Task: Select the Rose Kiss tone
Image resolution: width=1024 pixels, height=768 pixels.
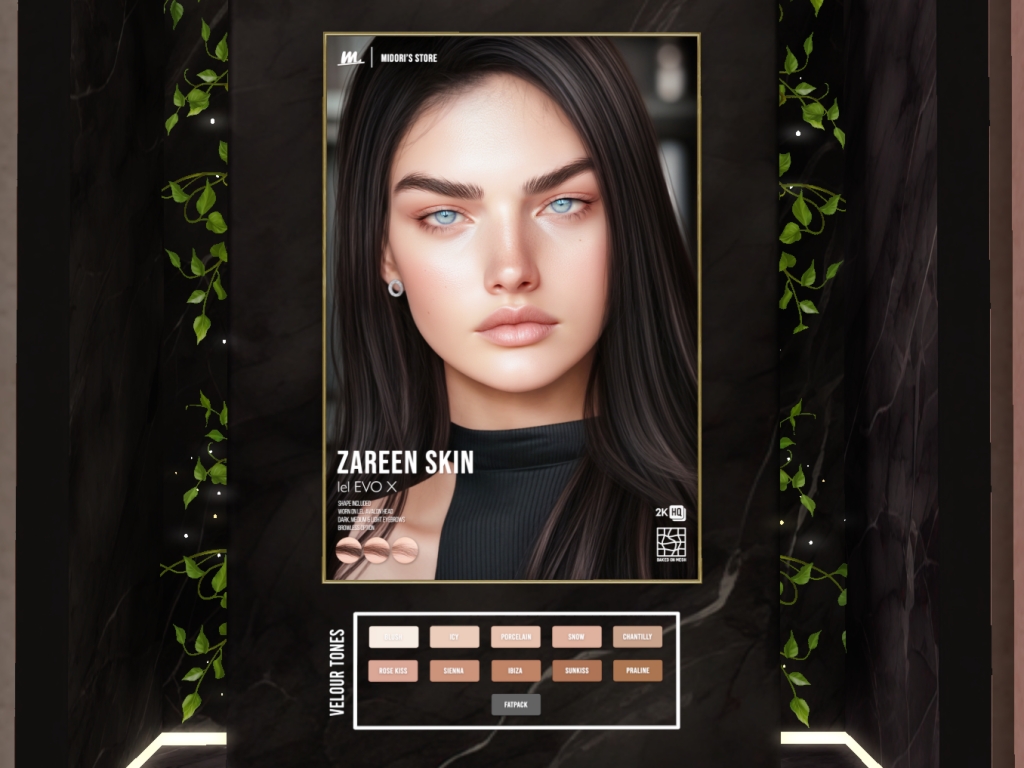Action: click(394, 671)
